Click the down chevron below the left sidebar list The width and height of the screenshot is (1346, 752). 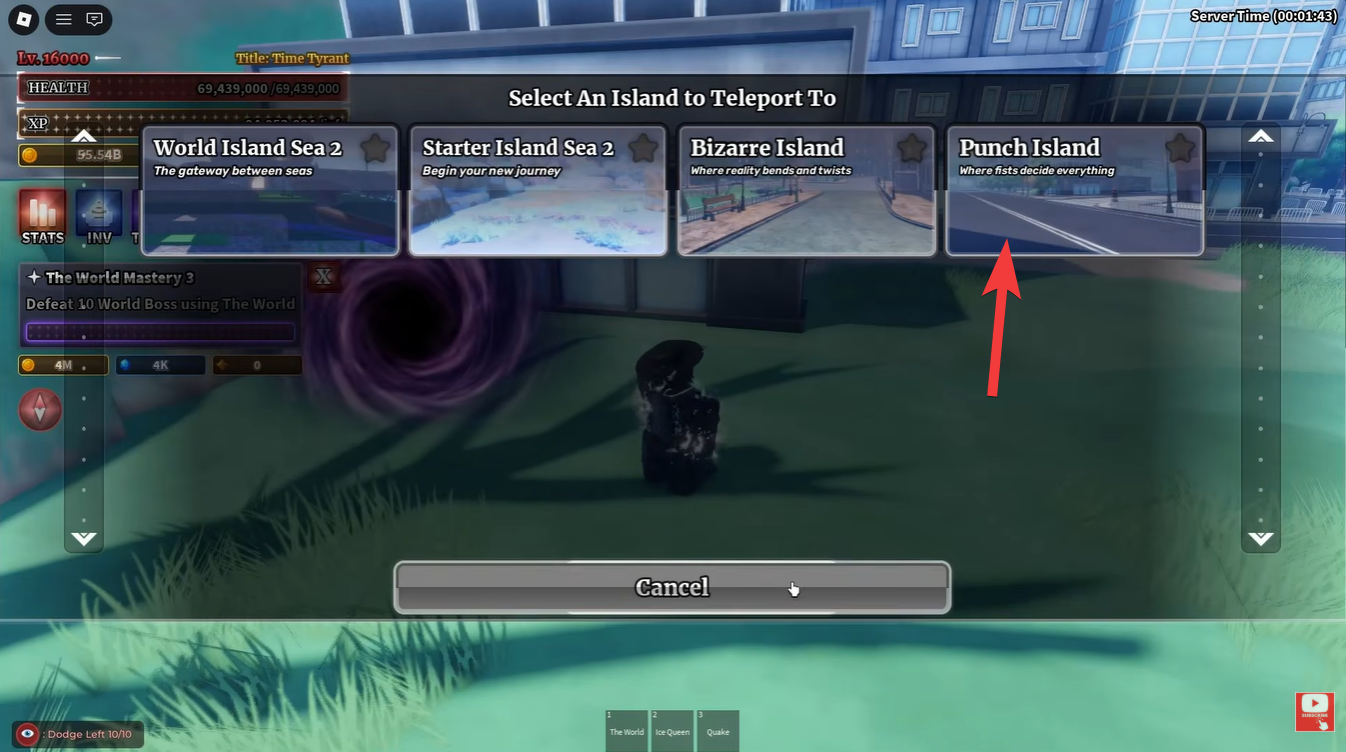[83, 538]
